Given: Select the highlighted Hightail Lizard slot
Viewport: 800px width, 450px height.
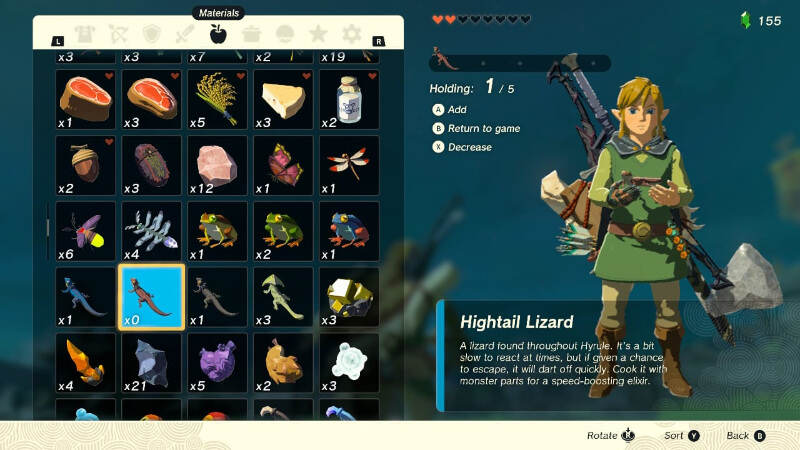Looking at the screenshot, I should 151,297.
